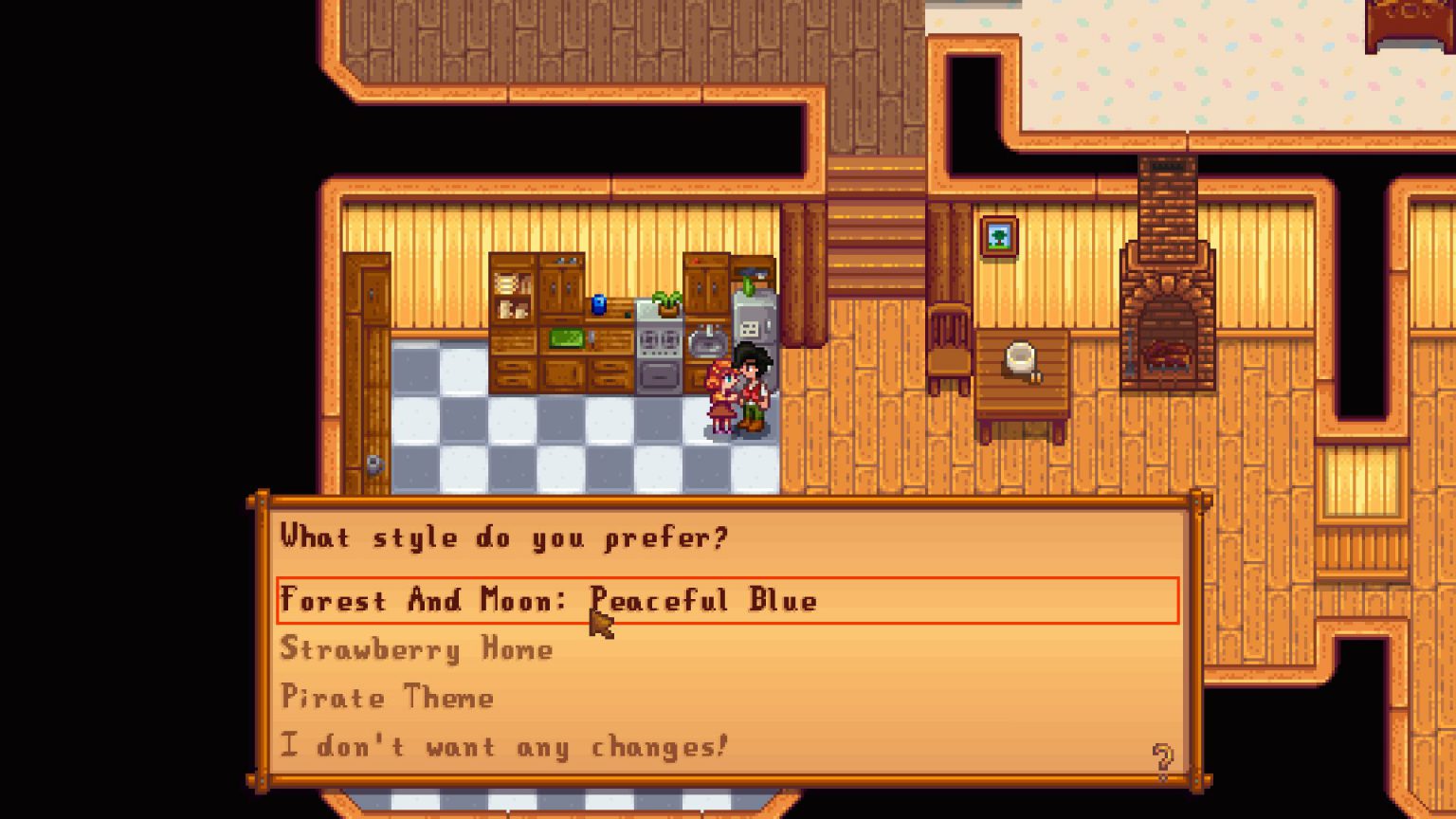
Task: Select the Strawberry Home style option
Action: tap(415, 649)
